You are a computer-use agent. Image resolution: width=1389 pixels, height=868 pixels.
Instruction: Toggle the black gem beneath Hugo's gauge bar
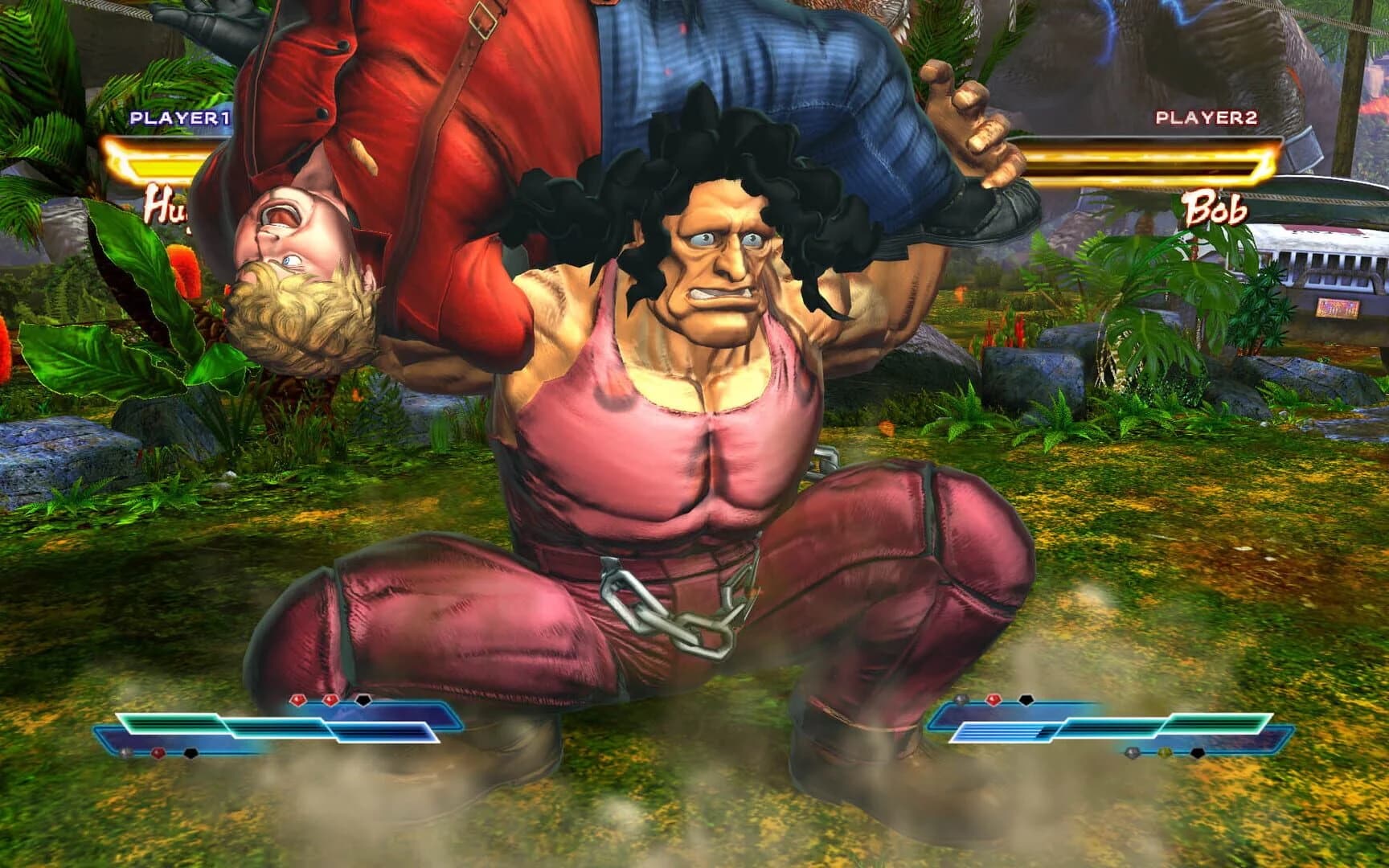tap(191, 754)
